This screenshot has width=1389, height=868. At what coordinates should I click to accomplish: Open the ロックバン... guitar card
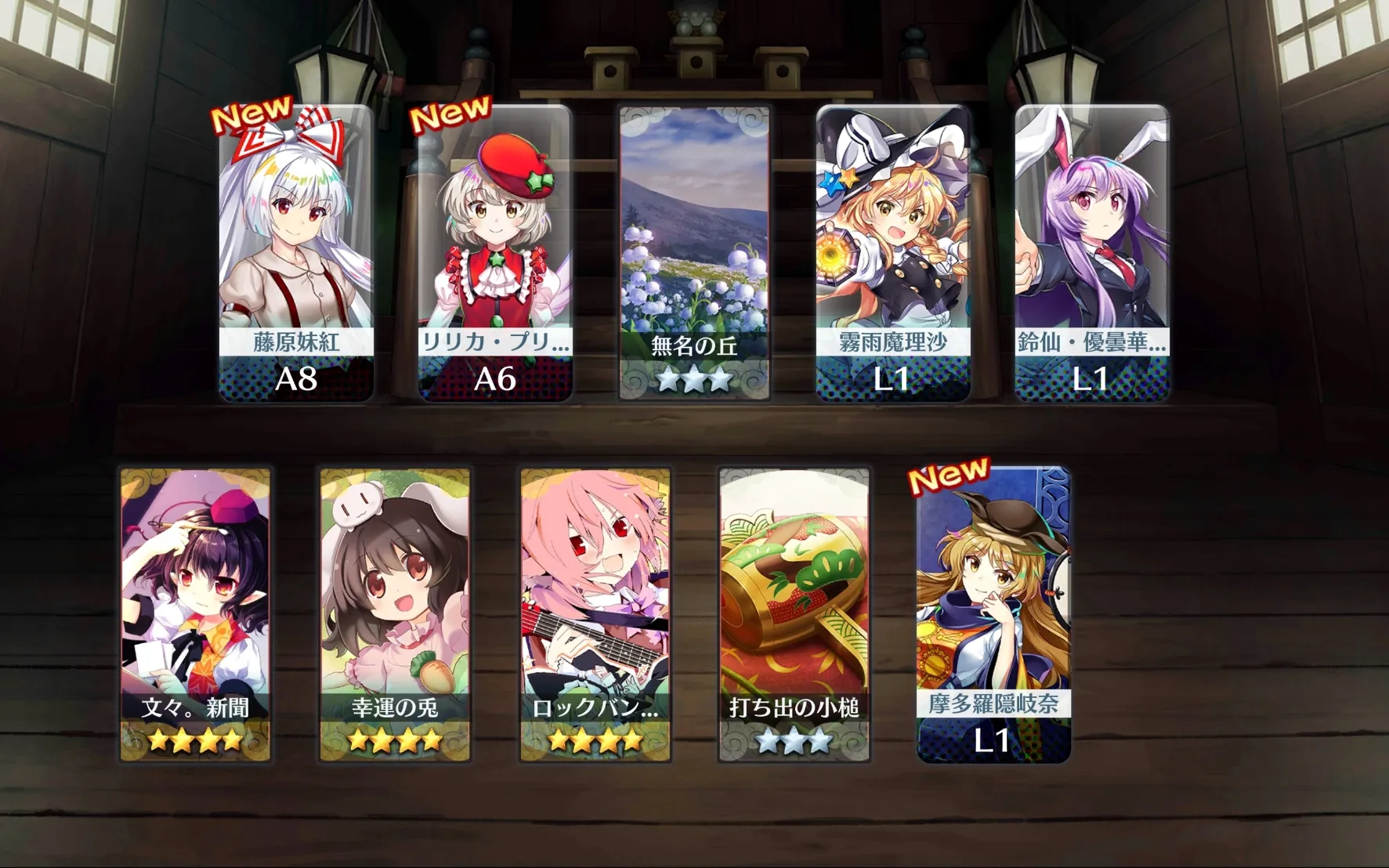(595, 615)
